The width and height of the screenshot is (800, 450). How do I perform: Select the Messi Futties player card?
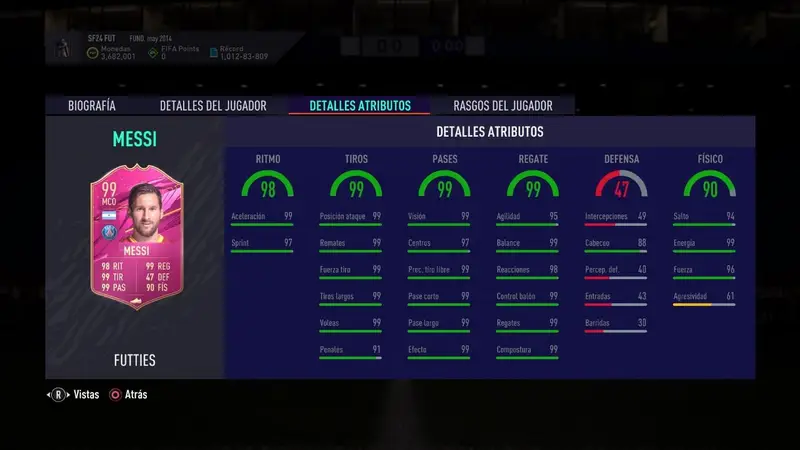pyautogui.click(x=134, y=237)
